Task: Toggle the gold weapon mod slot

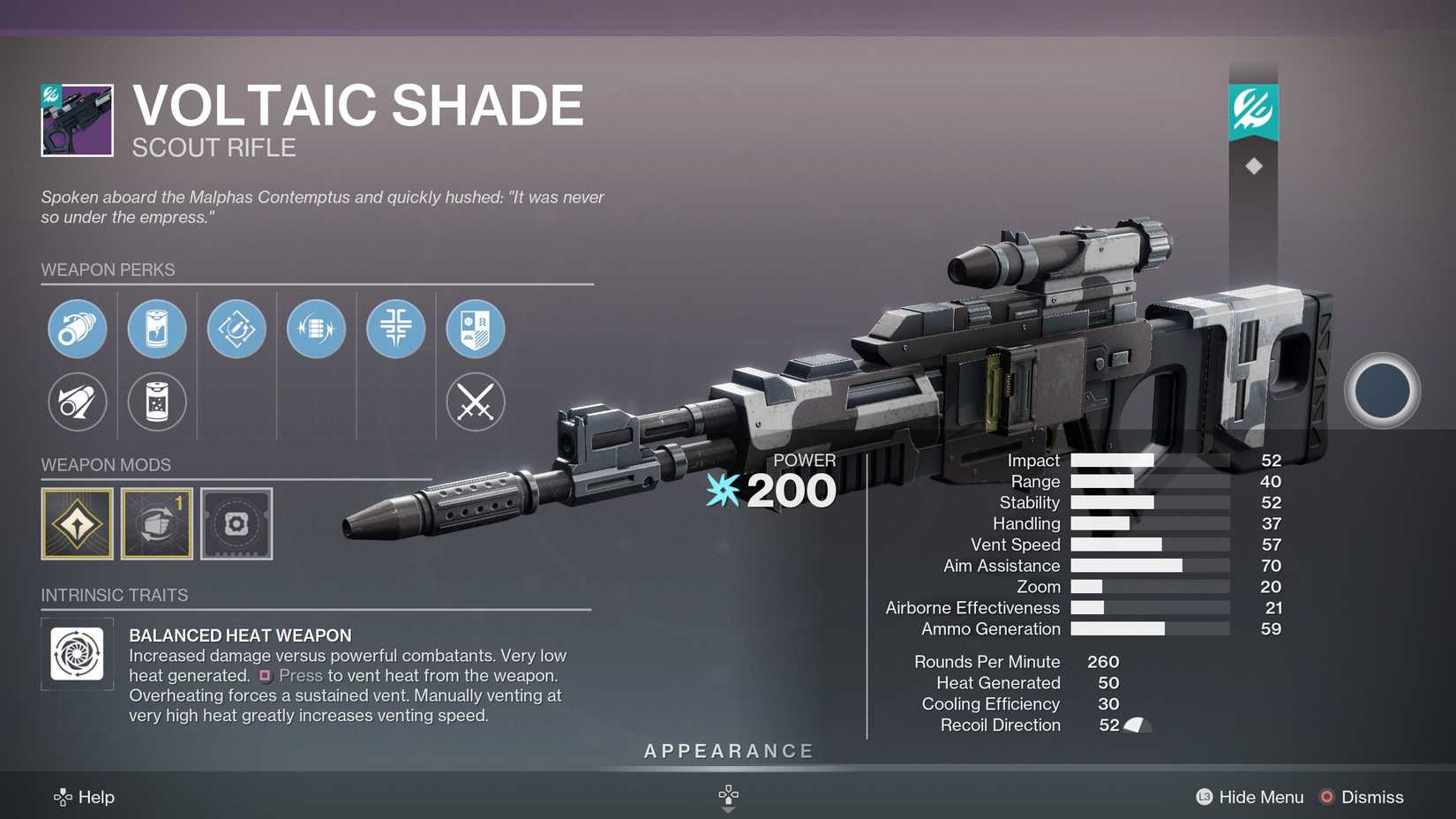Action: click(77, 523)
